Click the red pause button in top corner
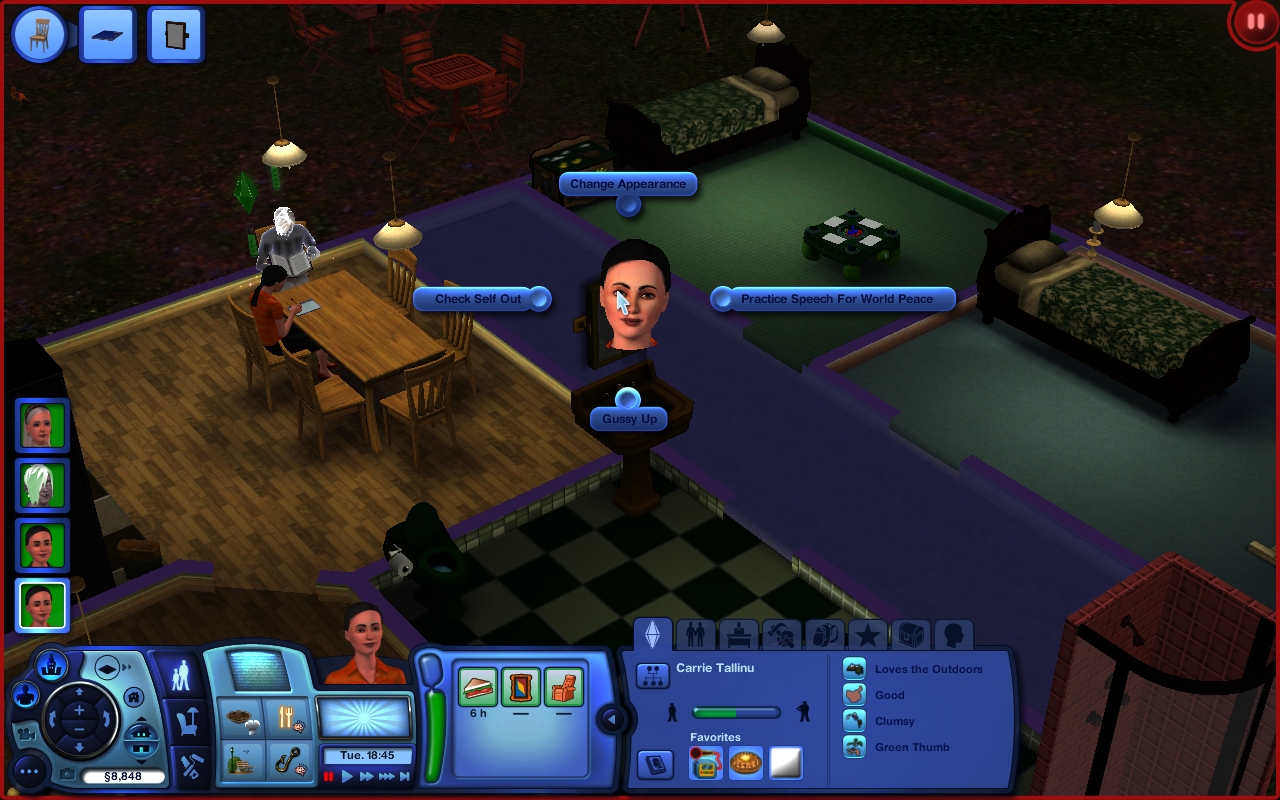The image size is (1280, 800). click(x=1254, y=22)
